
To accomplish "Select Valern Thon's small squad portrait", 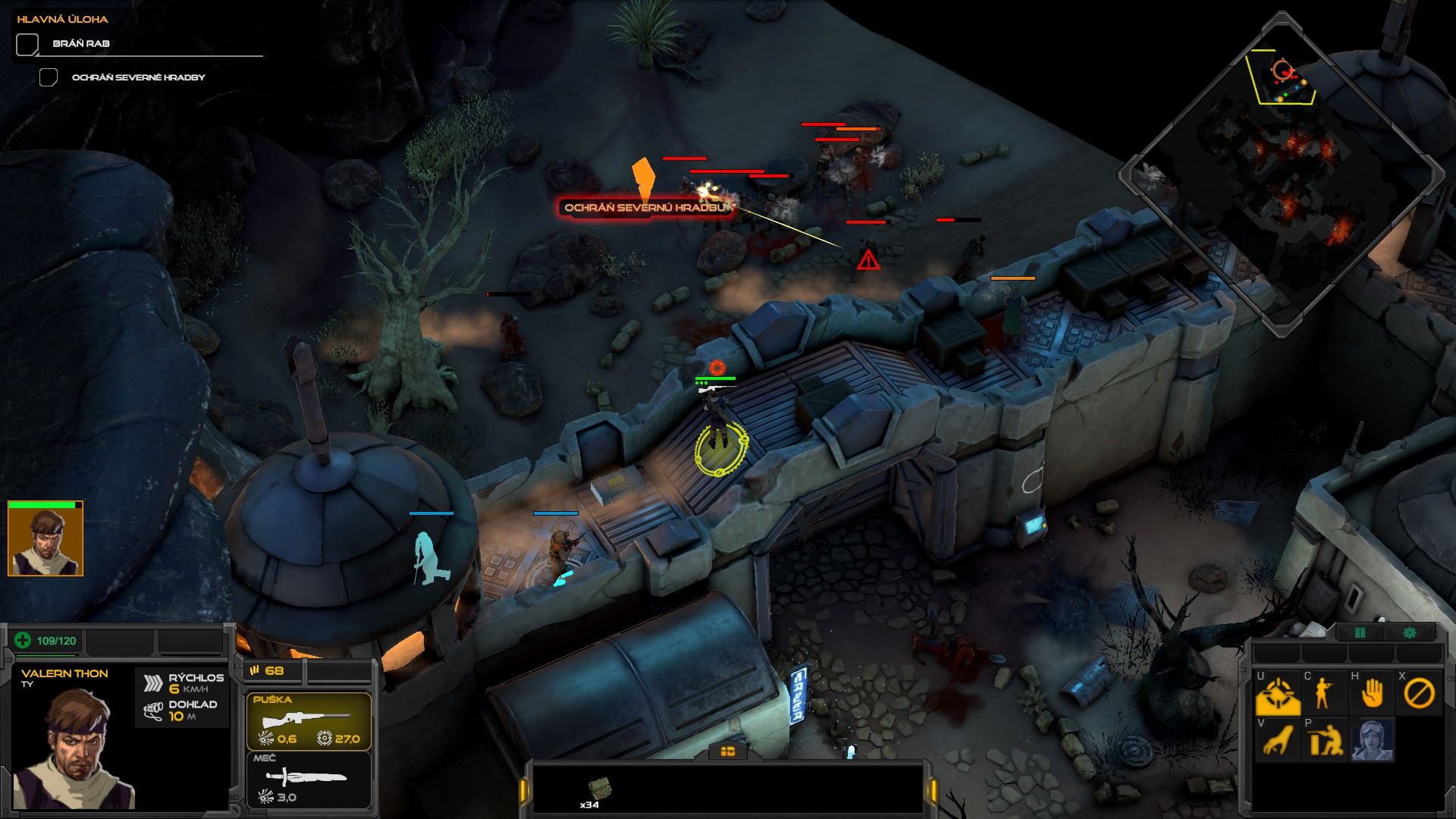I will 45,540.
